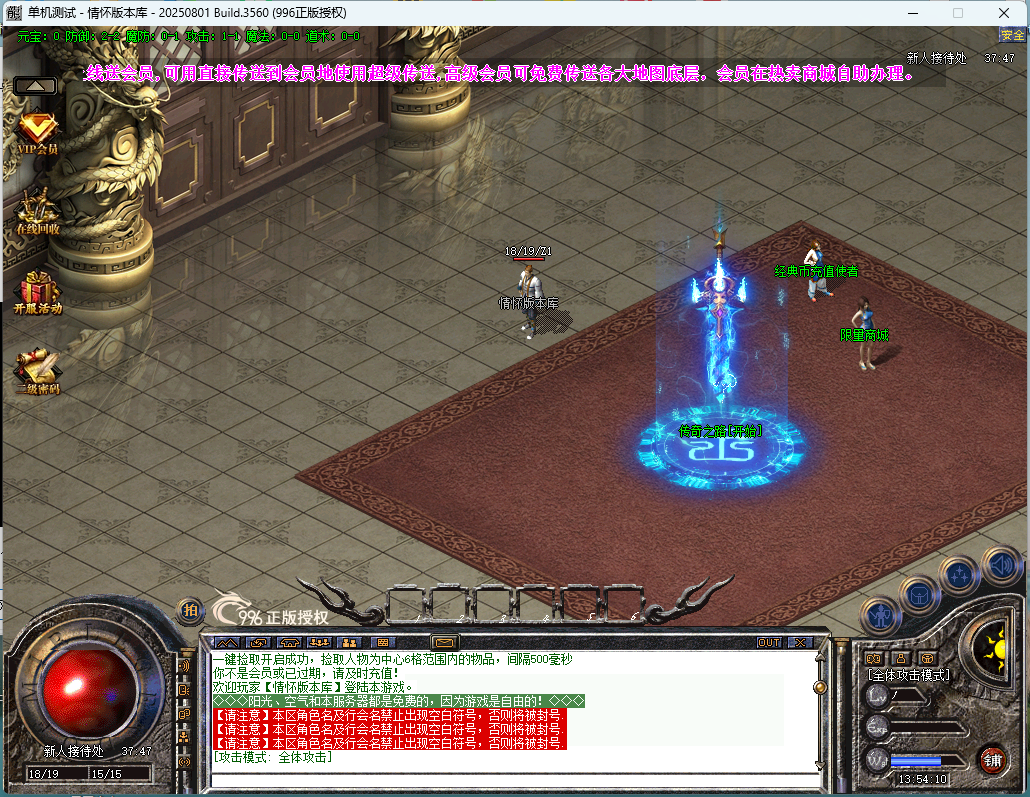Open the 二级密码 scroll icon
The width and height of the screenshot is (1030, 797).
[38, 369]
